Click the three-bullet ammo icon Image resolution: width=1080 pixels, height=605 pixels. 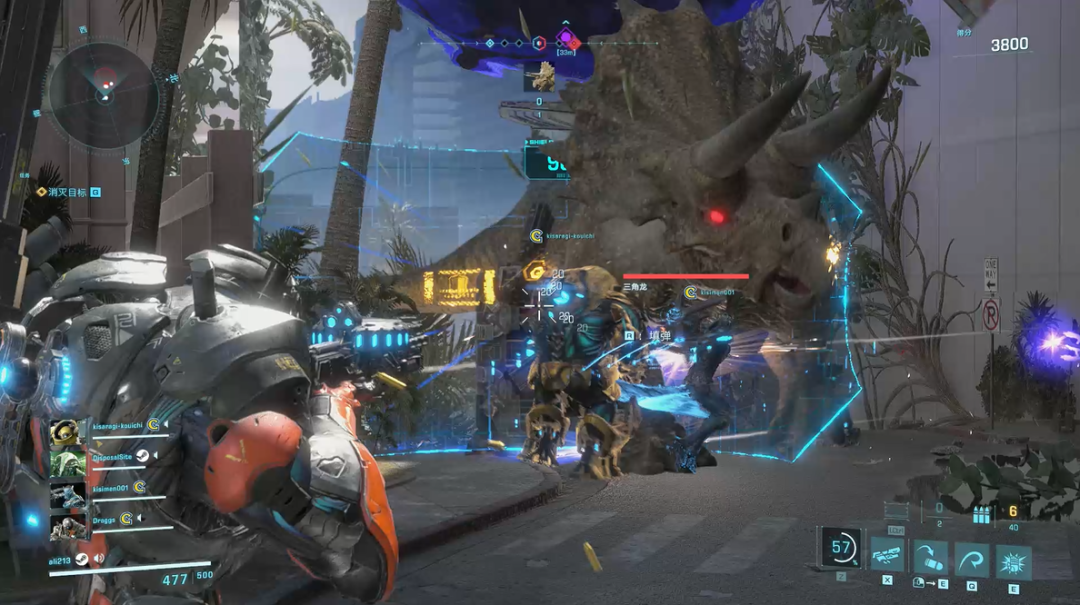tap(981, 516)
